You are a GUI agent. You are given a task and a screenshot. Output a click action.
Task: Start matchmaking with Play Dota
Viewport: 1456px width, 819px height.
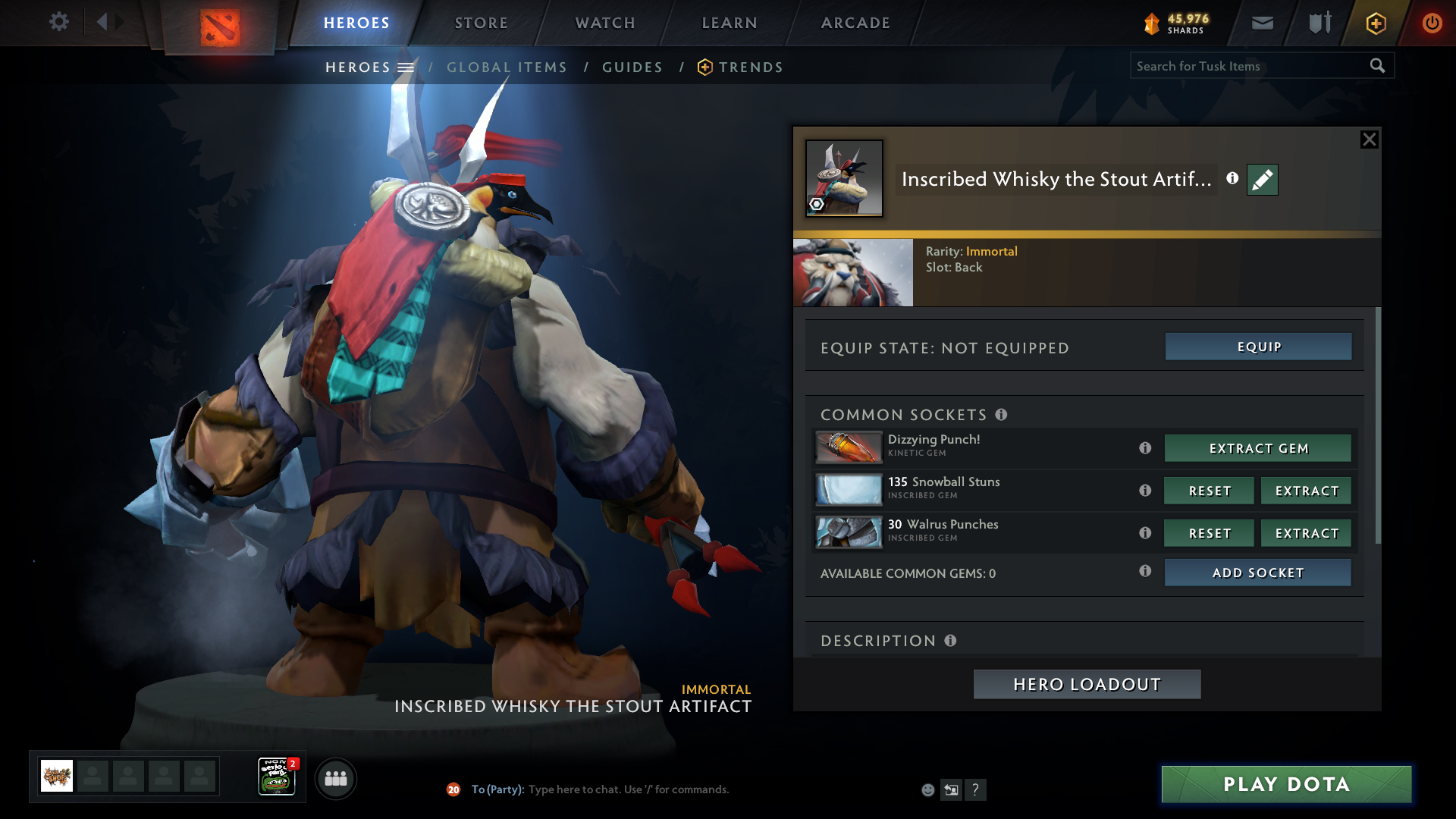[x=1286, y=784]
